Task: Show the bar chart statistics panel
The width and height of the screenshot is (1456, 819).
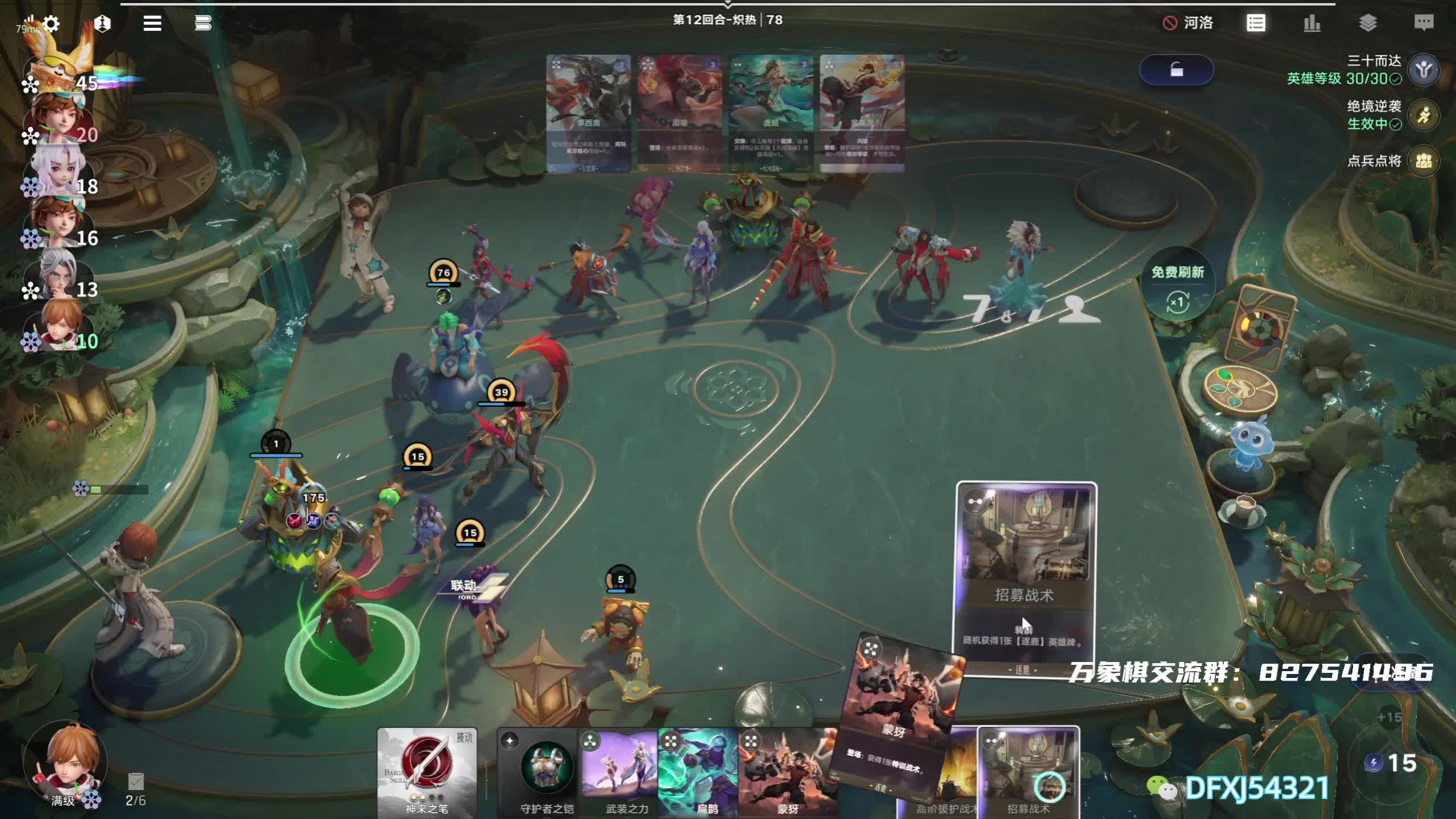Action: tap(1312, 23)
